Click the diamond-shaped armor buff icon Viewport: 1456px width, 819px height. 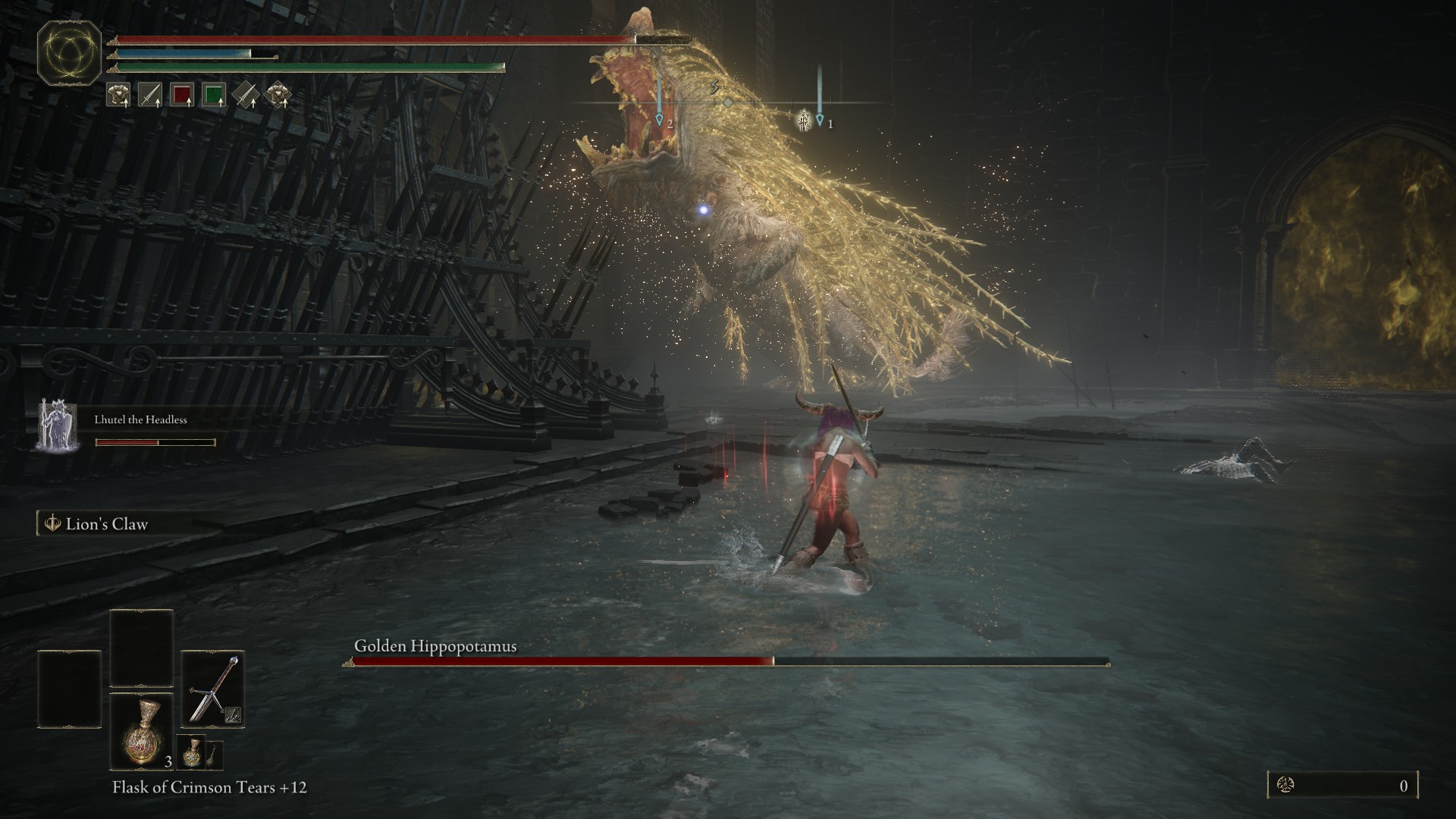click(278, 95)
